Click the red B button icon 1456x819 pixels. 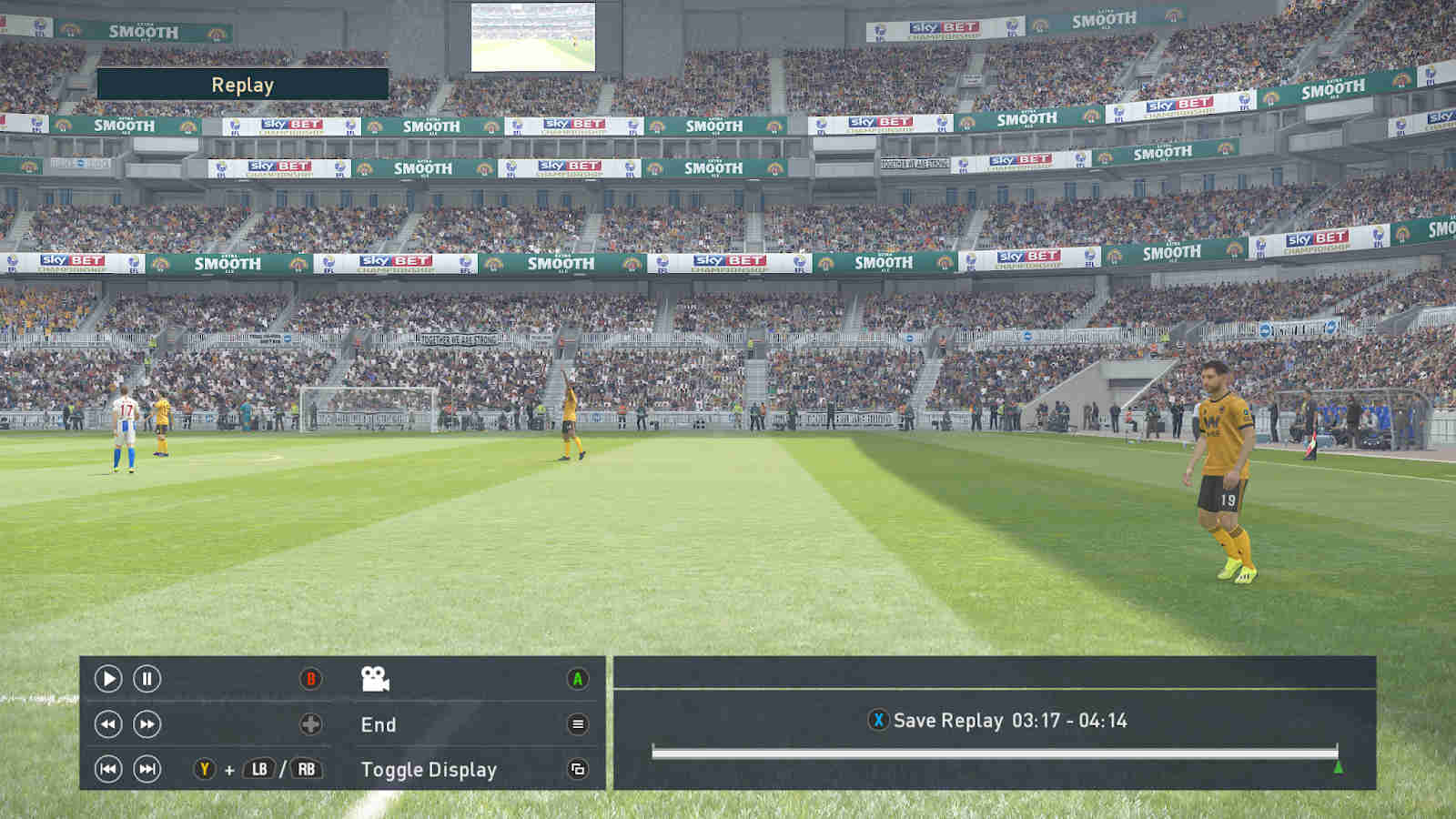point(311,679)
